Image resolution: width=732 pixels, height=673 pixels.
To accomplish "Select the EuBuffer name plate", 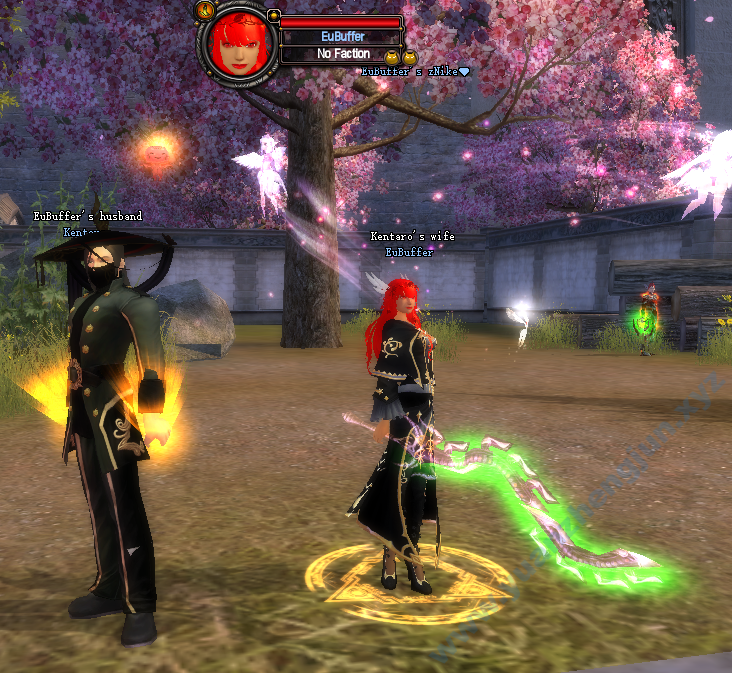I will 342,37.
